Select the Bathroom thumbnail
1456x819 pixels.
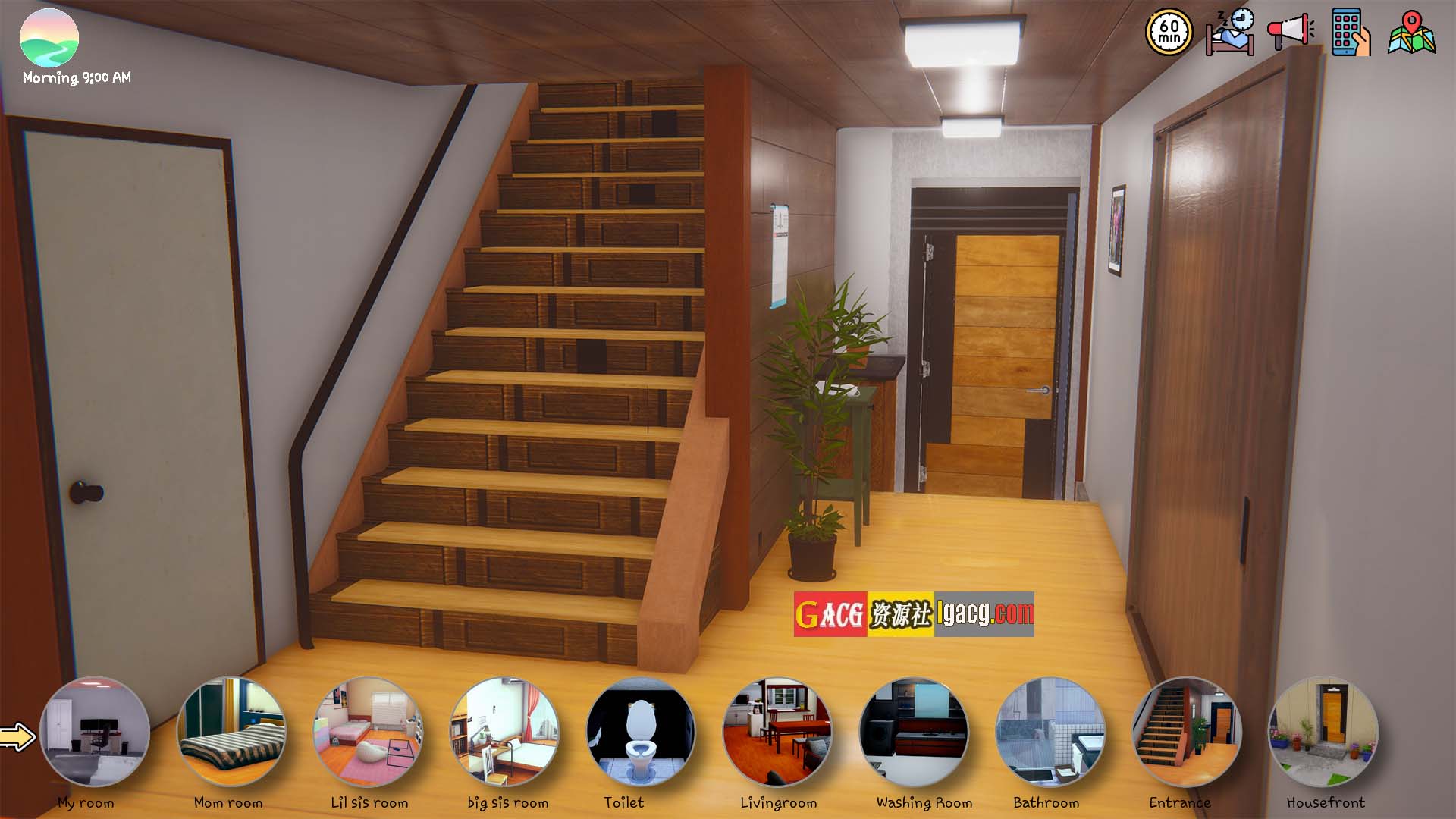[x=1050, y=733]
